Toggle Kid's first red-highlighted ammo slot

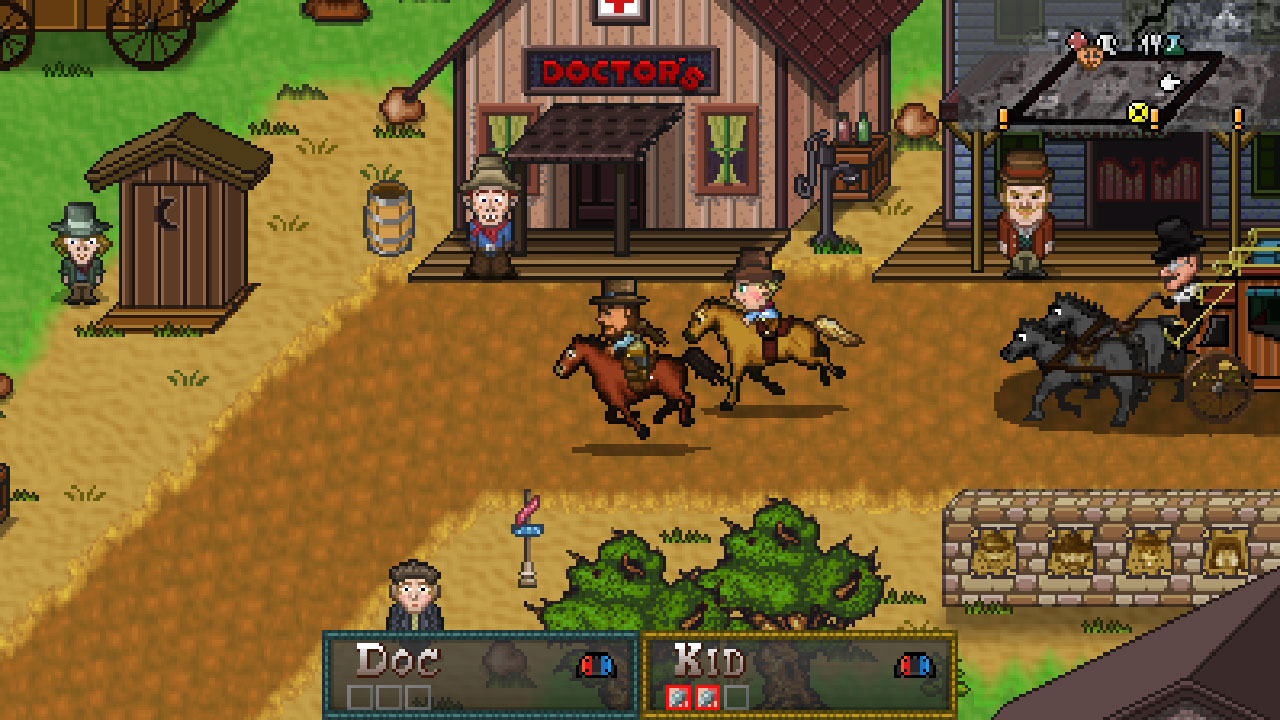point(677,695)
